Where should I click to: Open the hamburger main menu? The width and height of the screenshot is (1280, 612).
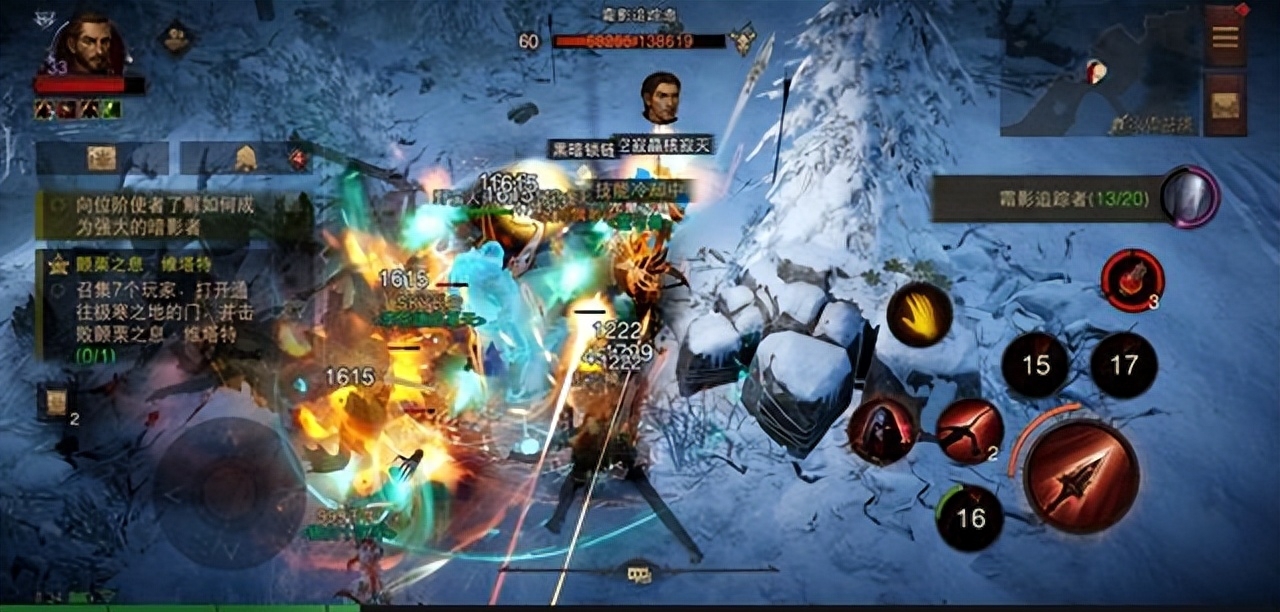(1225, 37)
